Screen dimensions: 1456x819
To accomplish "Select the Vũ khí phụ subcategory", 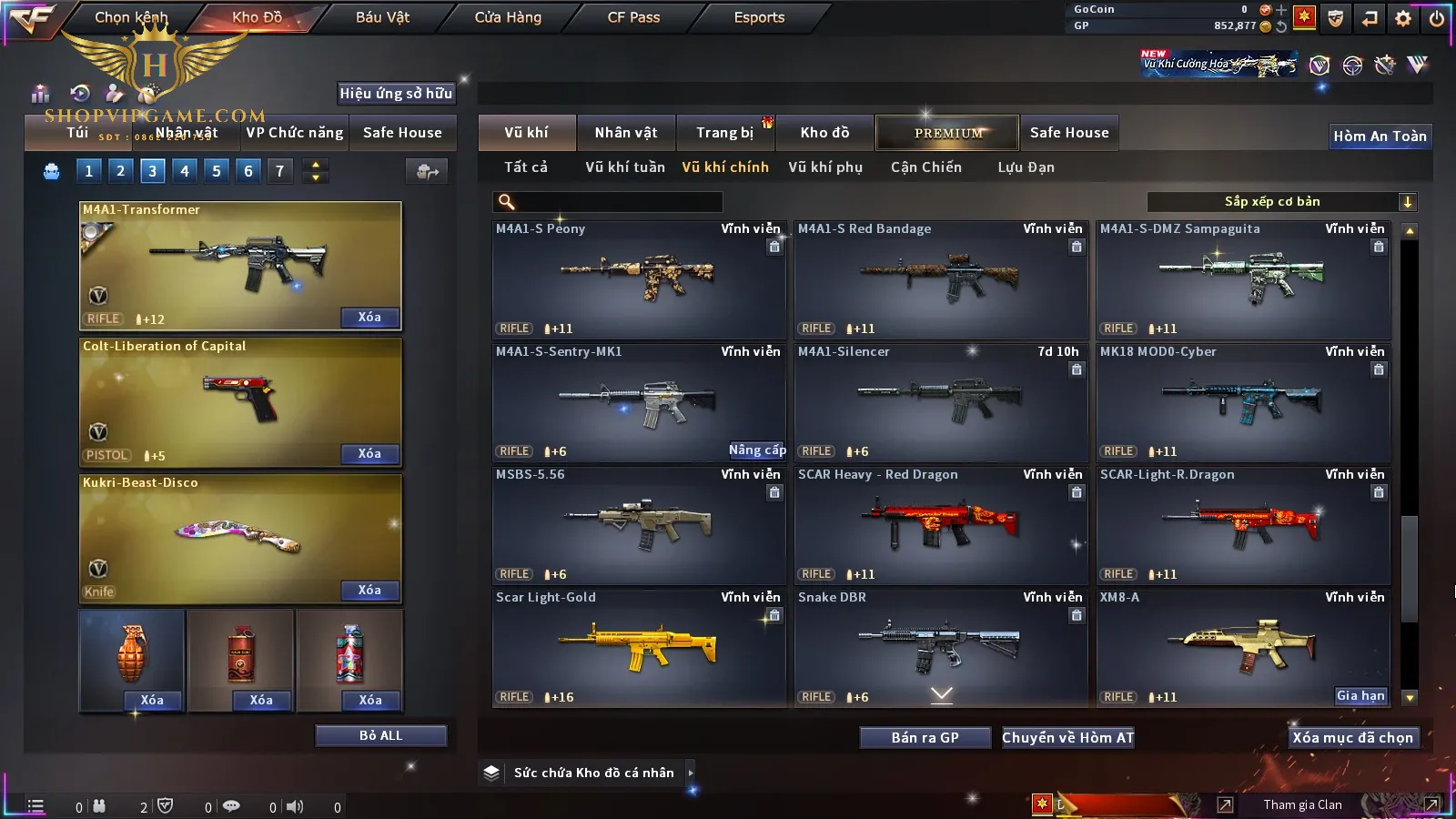I will click(824, 167).
